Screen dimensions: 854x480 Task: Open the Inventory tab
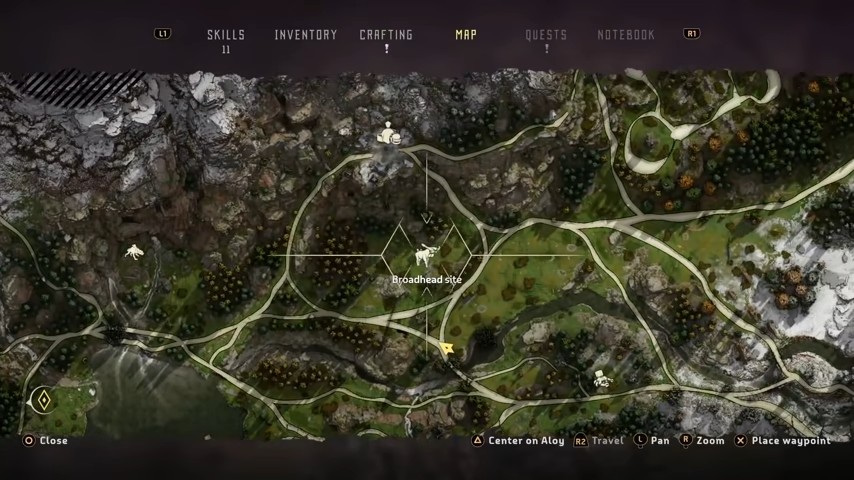(x=306, y=35)
